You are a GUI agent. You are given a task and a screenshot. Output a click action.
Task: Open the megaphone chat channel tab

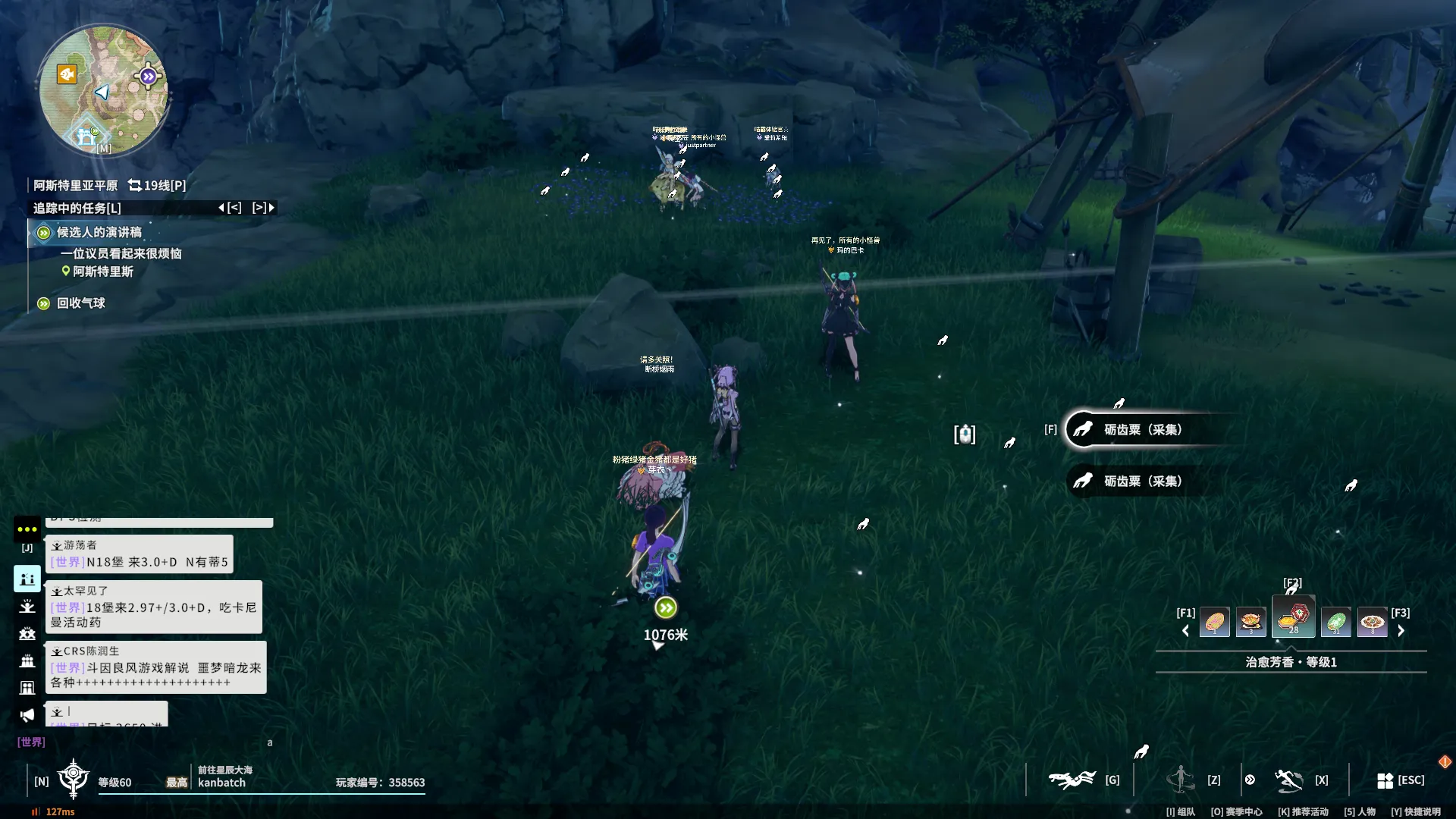tap(27, 715)
